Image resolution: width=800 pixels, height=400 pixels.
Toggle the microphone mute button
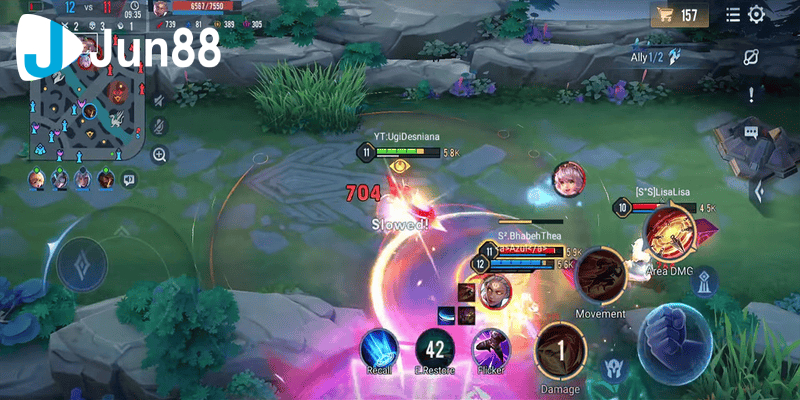click(x=159, y=127)
